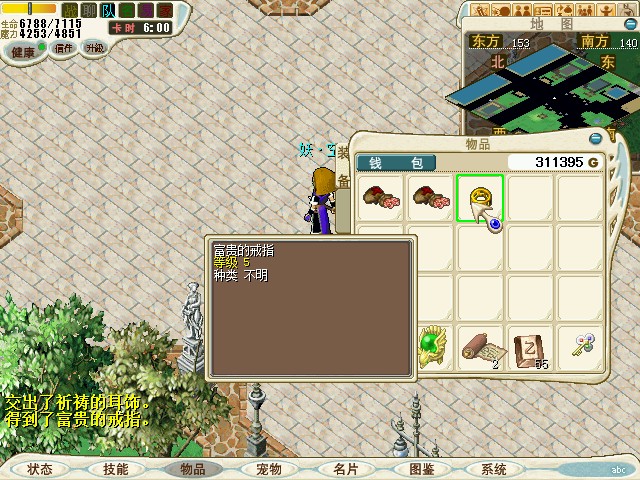The image size is (640, 480).
Task: Open the 宠物 pets menu
Action: (x=268, y=469)
